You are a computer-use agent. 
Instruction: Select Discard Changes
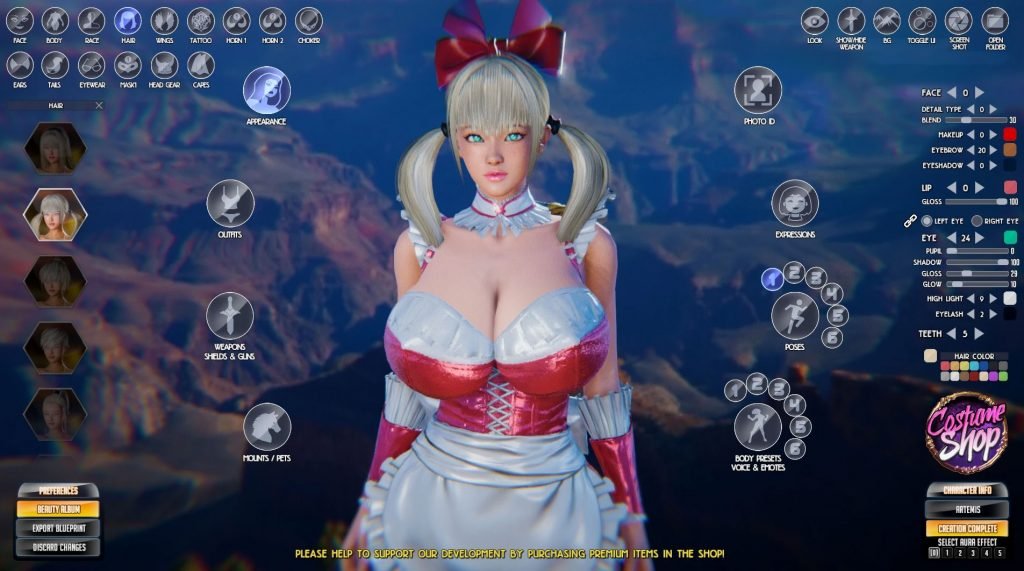click(x=57, y=547)
